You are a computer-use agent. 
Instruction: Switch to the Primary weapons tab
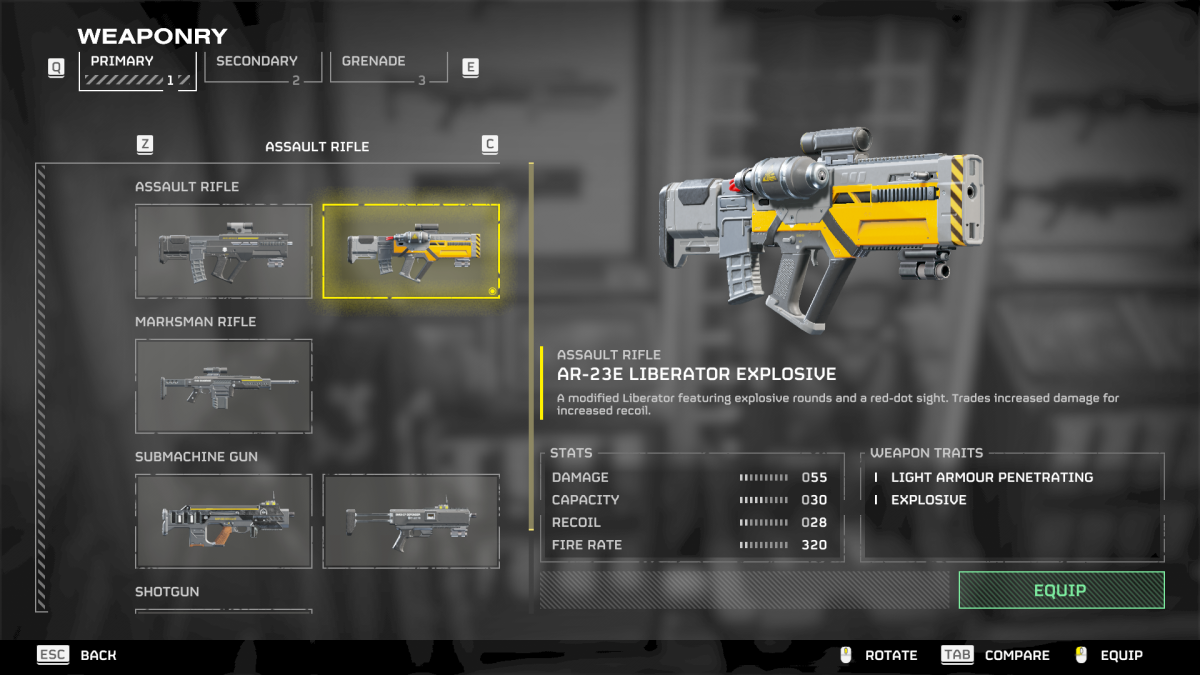(137, 70)
